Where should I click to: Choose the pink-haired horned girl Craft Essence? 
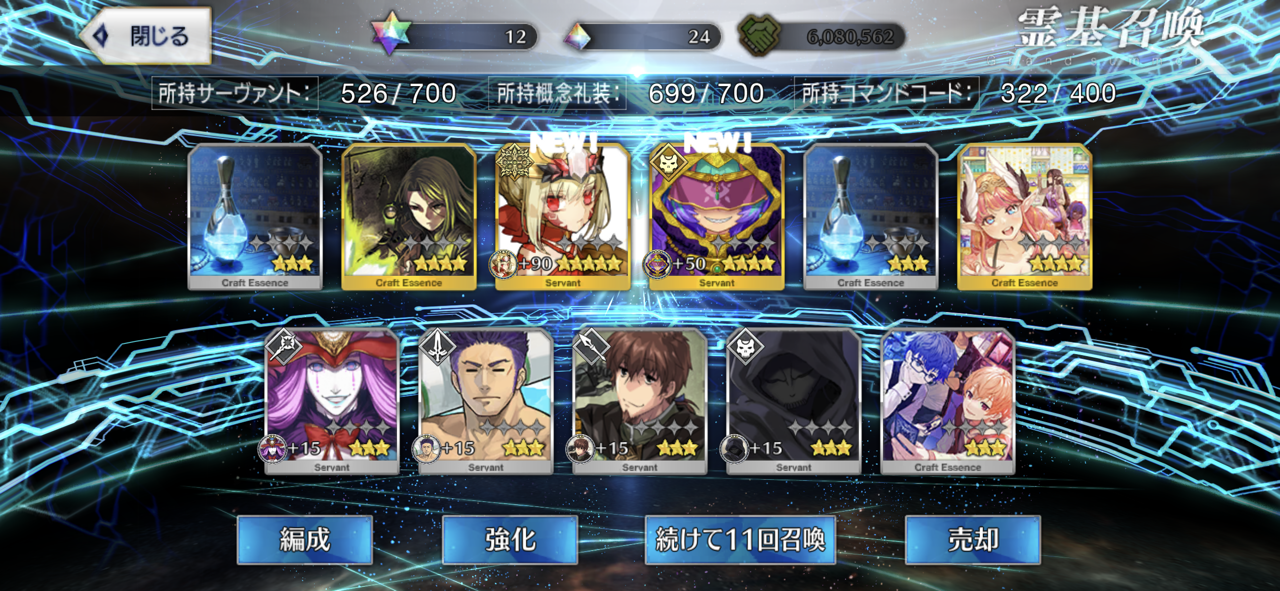pos(1024,217)
